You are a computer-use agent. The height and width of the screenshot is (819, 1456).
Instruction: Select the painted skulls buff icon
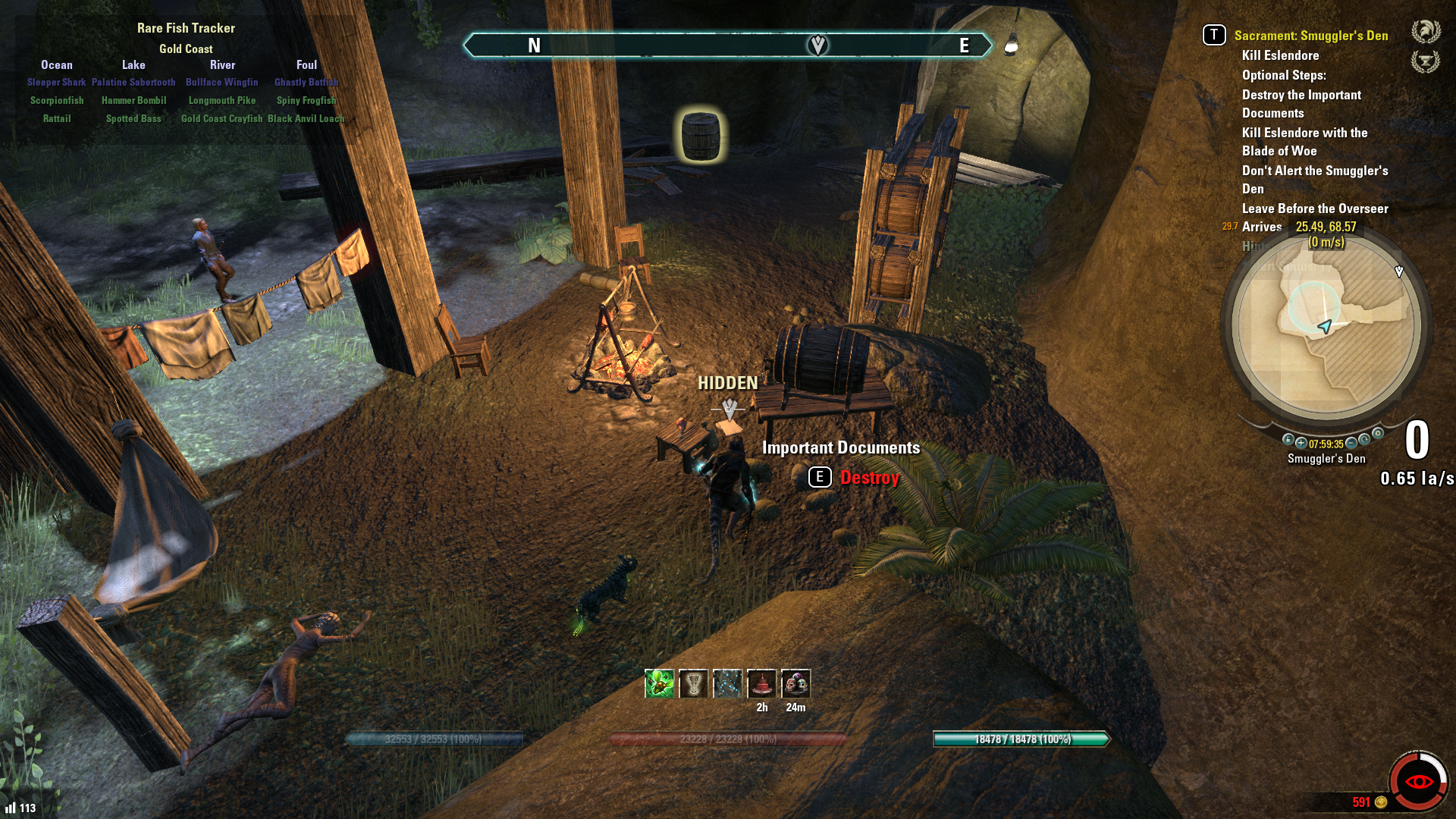(x=795, y=684)
